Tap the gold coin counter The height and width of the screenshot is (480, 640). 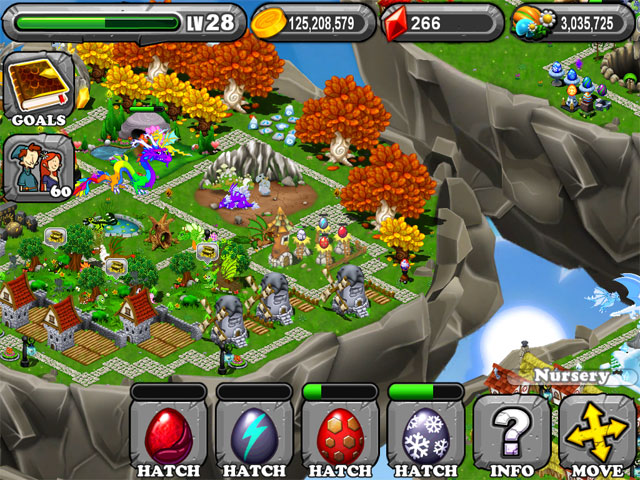click(x=312, y=22)
